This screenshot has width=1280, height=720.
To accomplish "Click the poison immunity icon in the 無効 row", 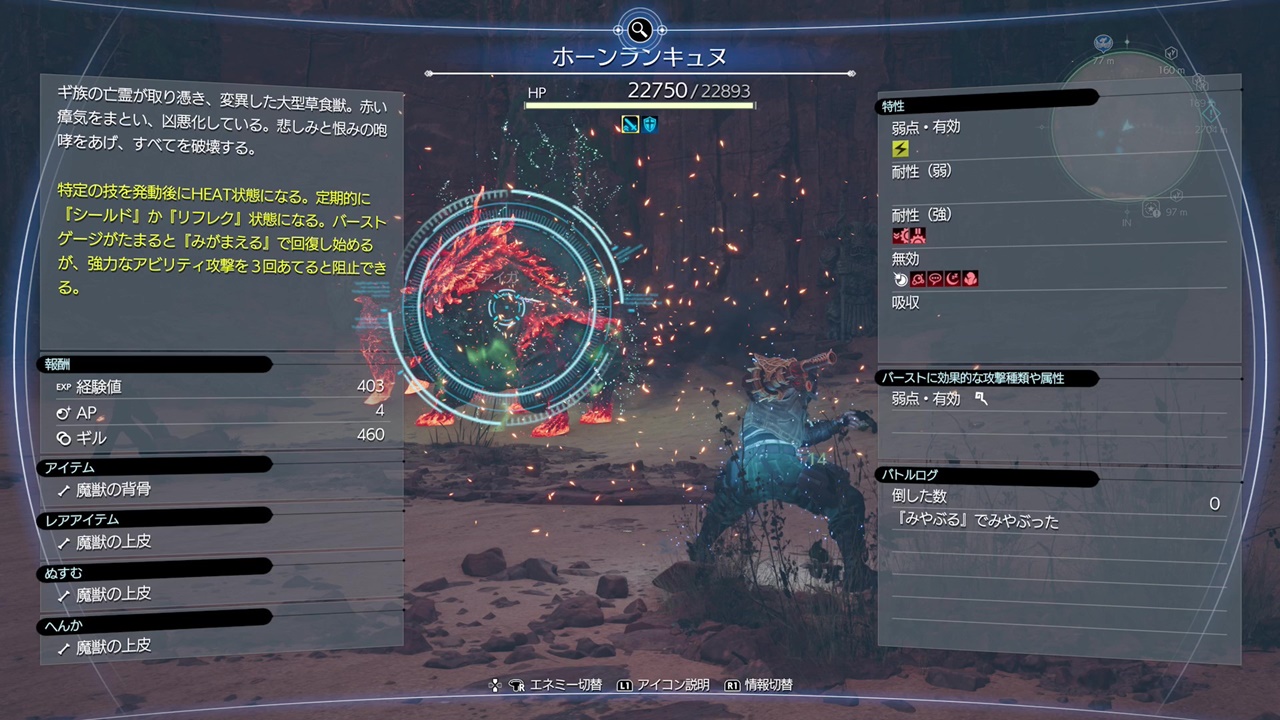I will 918,278.
